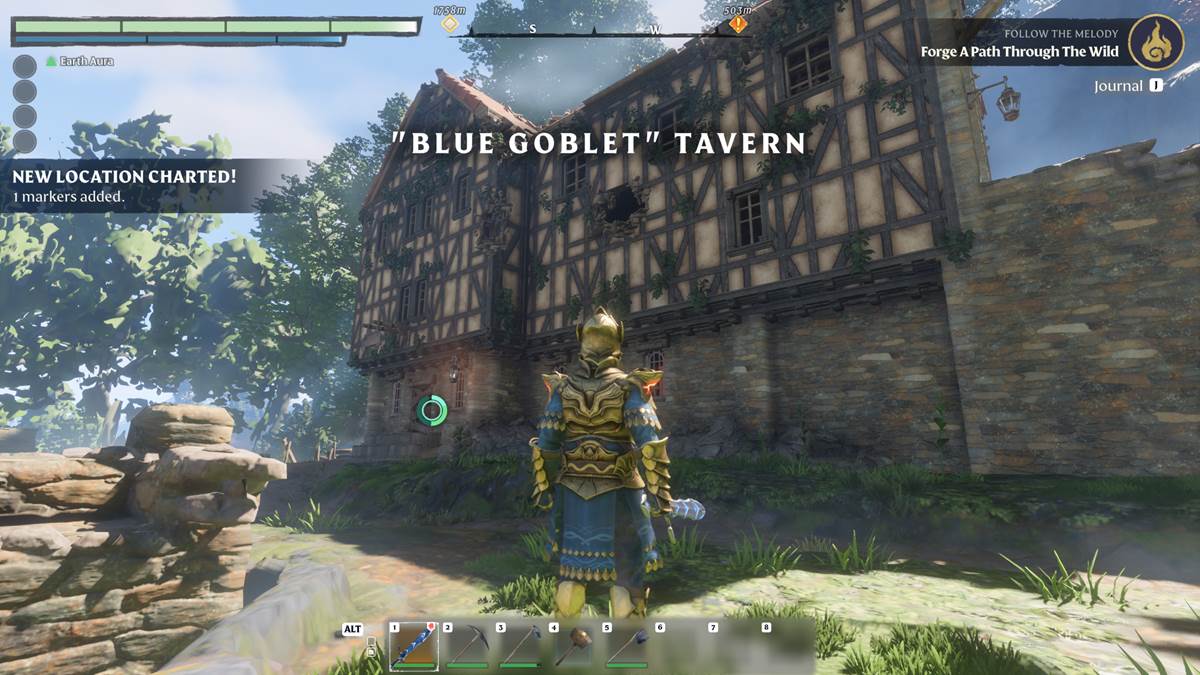Select the hotbar tool in slot 5
This screenshot has height=675, width=1200.
click(626, 646)
